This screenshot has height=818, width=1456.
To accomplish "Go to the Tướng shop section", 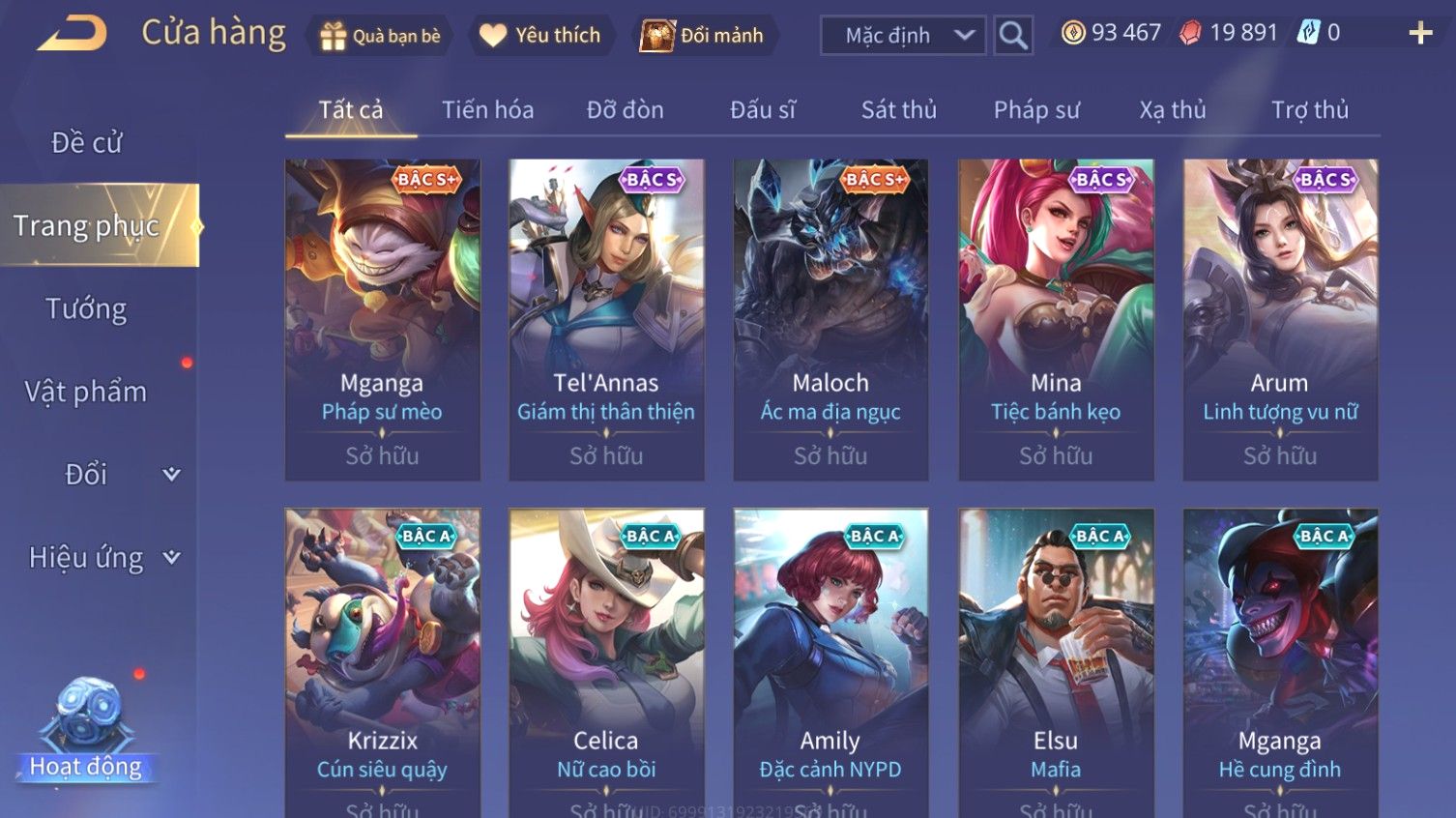I will pyautogui.click(x=87, y=309).
